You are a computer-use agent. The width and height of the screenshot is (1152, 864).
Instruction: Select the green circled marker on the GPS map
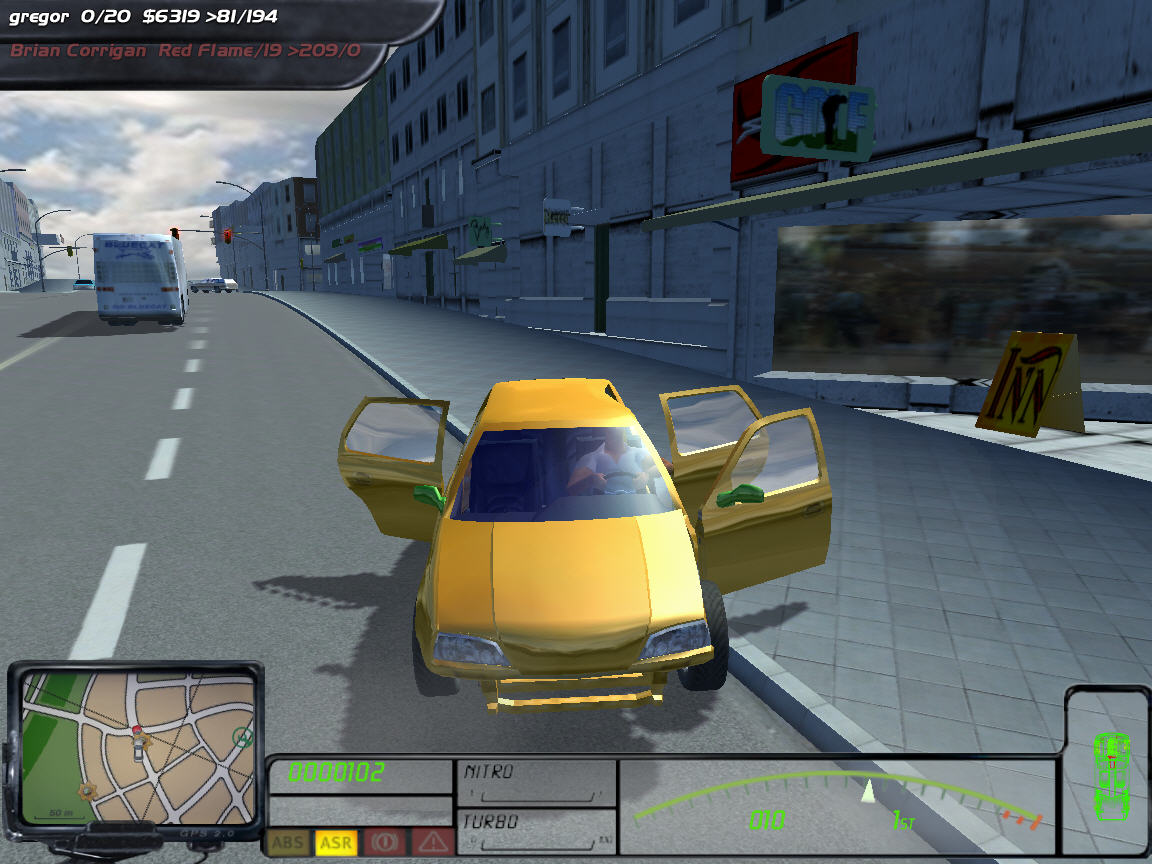(241, 738)
